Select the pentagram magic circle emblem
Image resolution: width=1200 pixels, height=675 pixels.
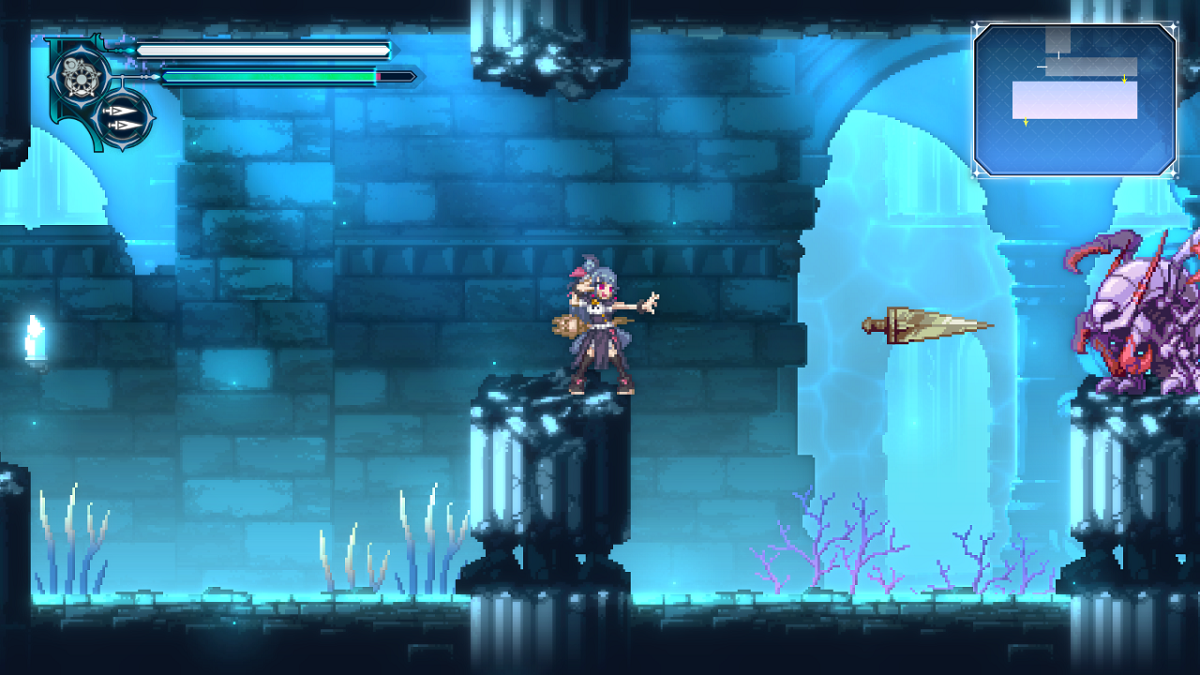pos(76,74)
